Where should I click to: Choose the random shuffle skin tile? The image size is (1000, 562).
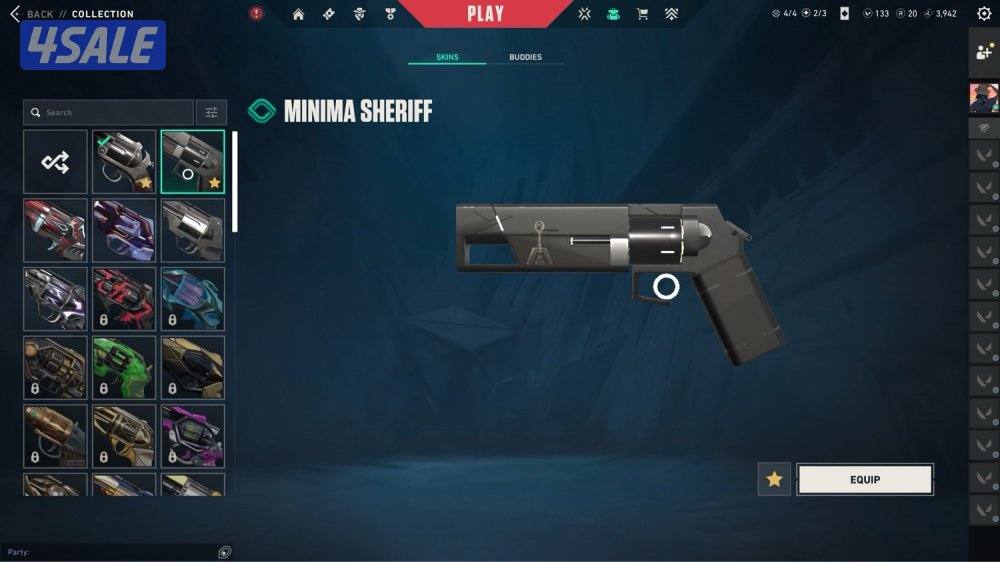pos(55,162)
